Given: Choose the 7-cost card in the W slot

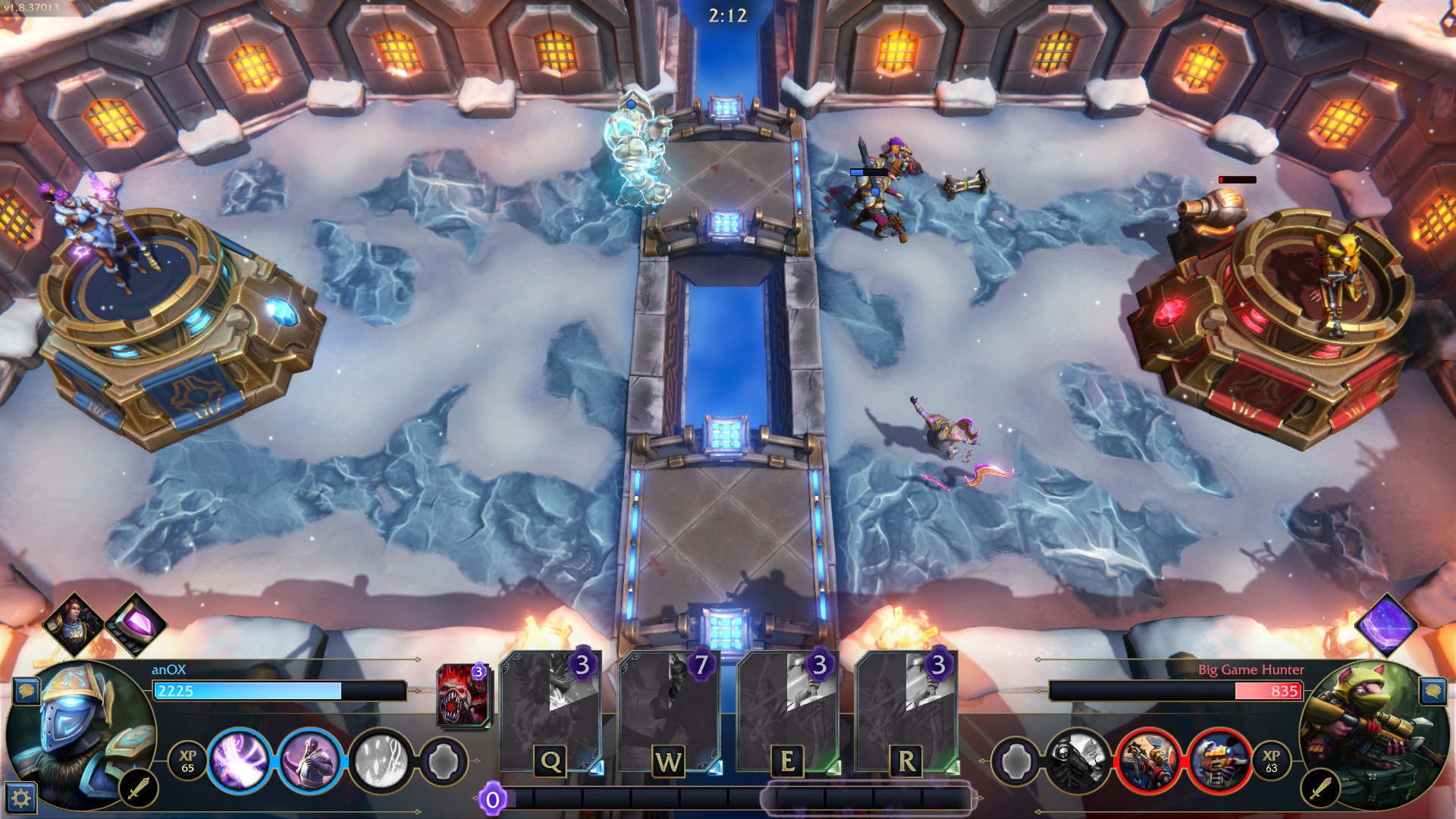Looking at the screenshot, I should click(x=669, y=713).
